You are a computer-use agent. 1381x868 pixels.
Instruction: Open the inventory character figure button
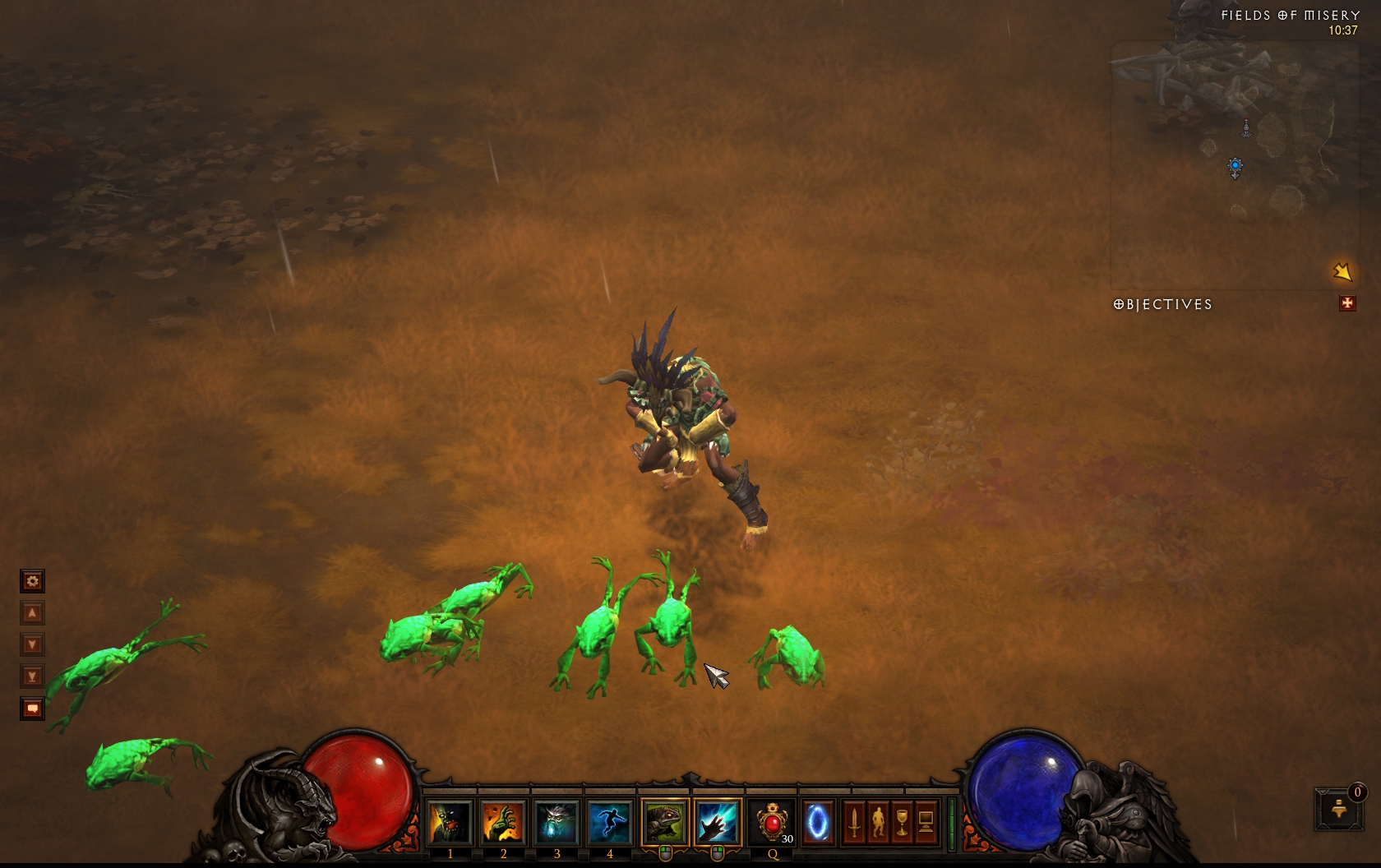pyautogui.click(x=878, y=822)
